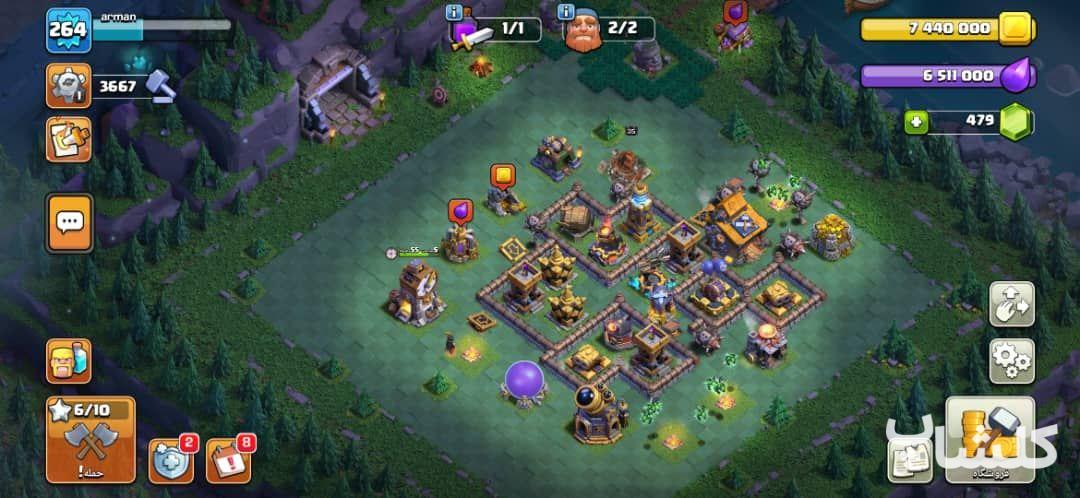1080x498 pixels.
Task: Check the lab status showing 1/1
Action: [494, 29]
